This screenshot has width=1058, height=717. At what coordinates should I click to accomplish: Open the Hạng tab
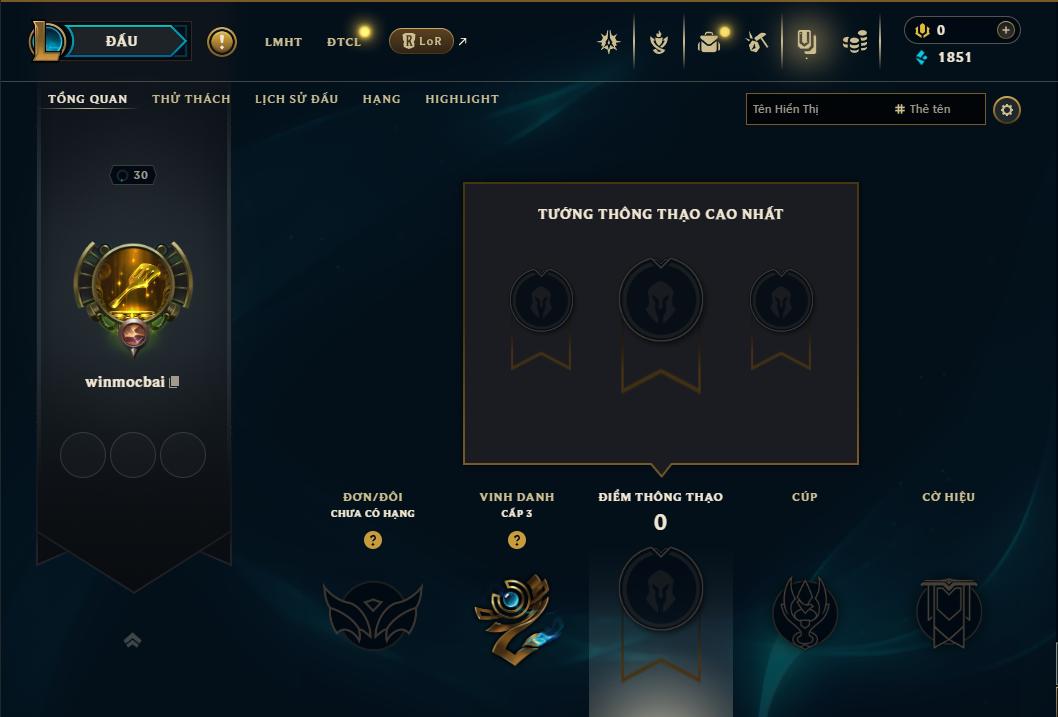click(x=381, y=99)
